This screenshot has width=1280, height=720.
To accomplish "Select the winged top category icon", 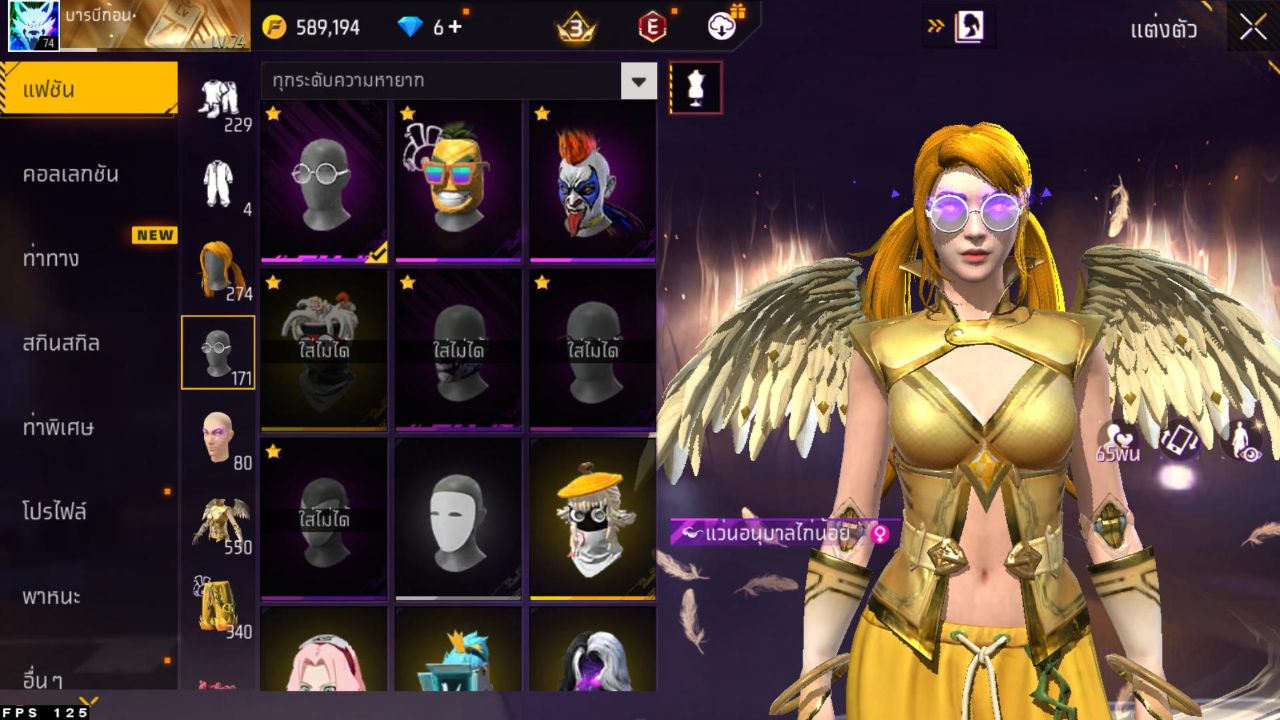I will 218,522.
